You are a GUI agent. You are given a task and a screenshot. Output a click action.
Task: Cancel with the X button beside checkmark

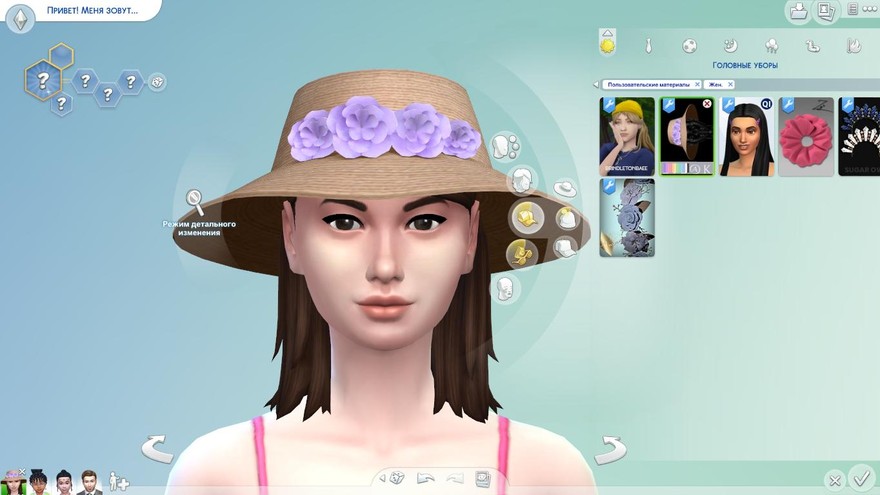(x=835, y=480)
